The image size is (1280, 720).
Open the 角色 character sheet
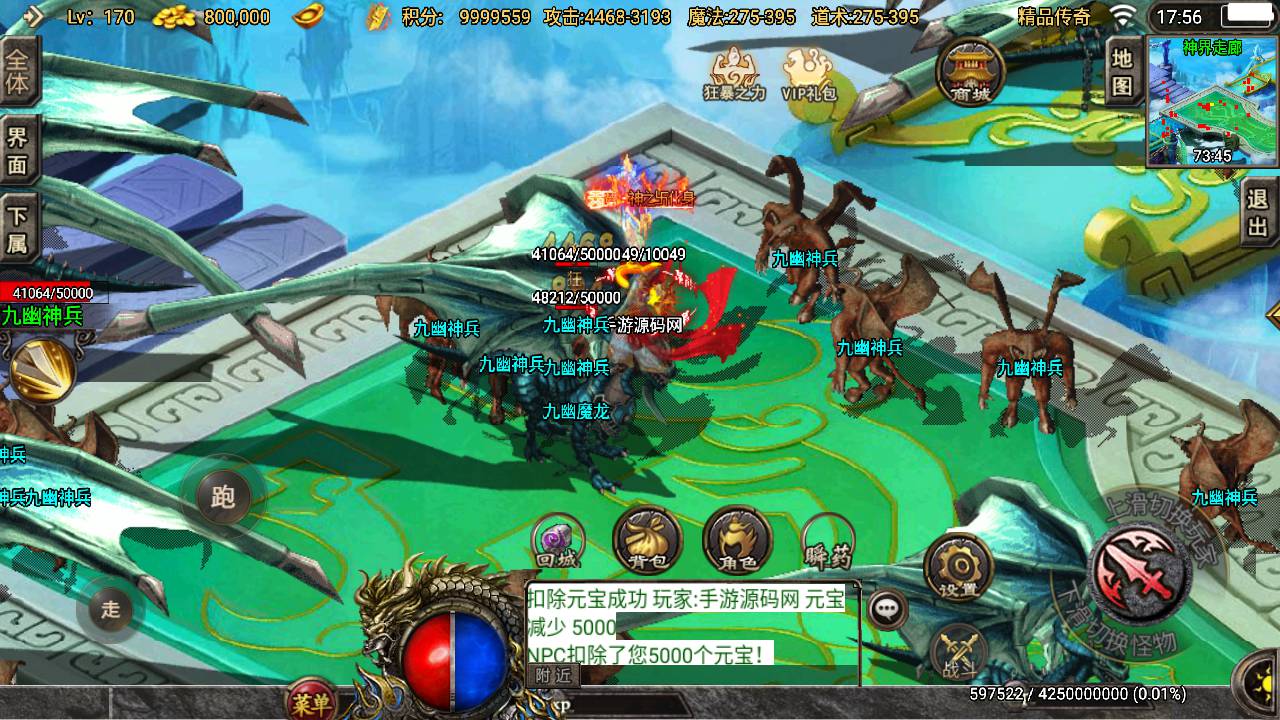[737, 541]
